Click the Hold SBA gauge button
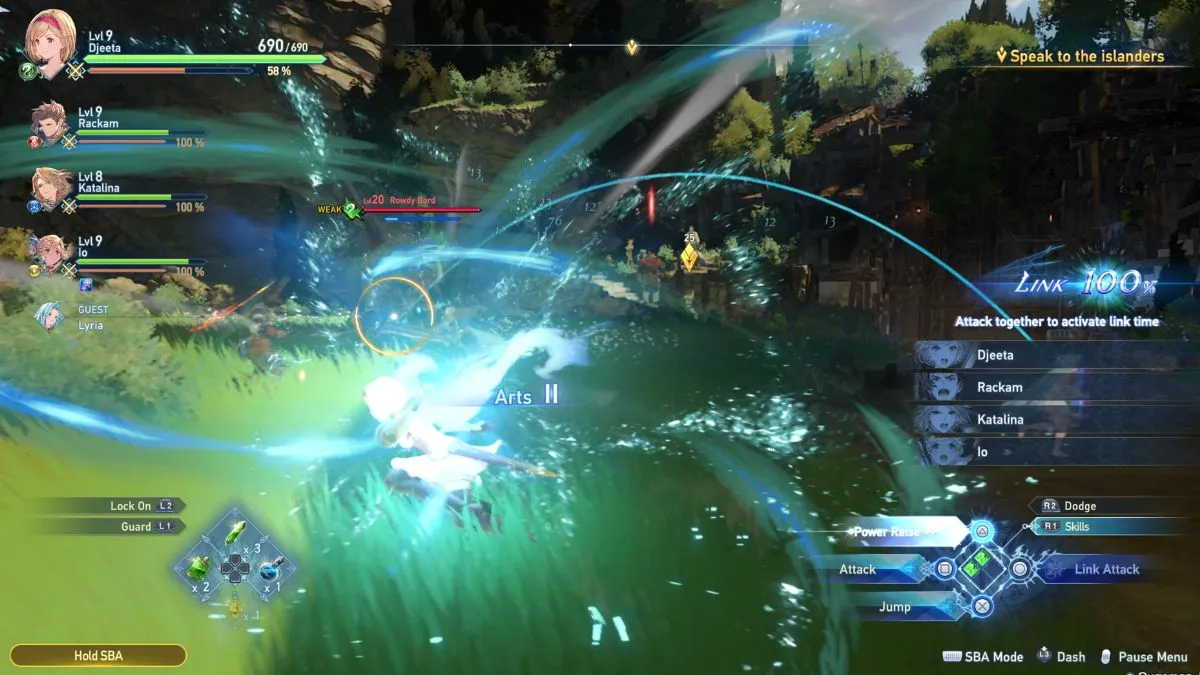1200x675 pixels. coord(98,656)
